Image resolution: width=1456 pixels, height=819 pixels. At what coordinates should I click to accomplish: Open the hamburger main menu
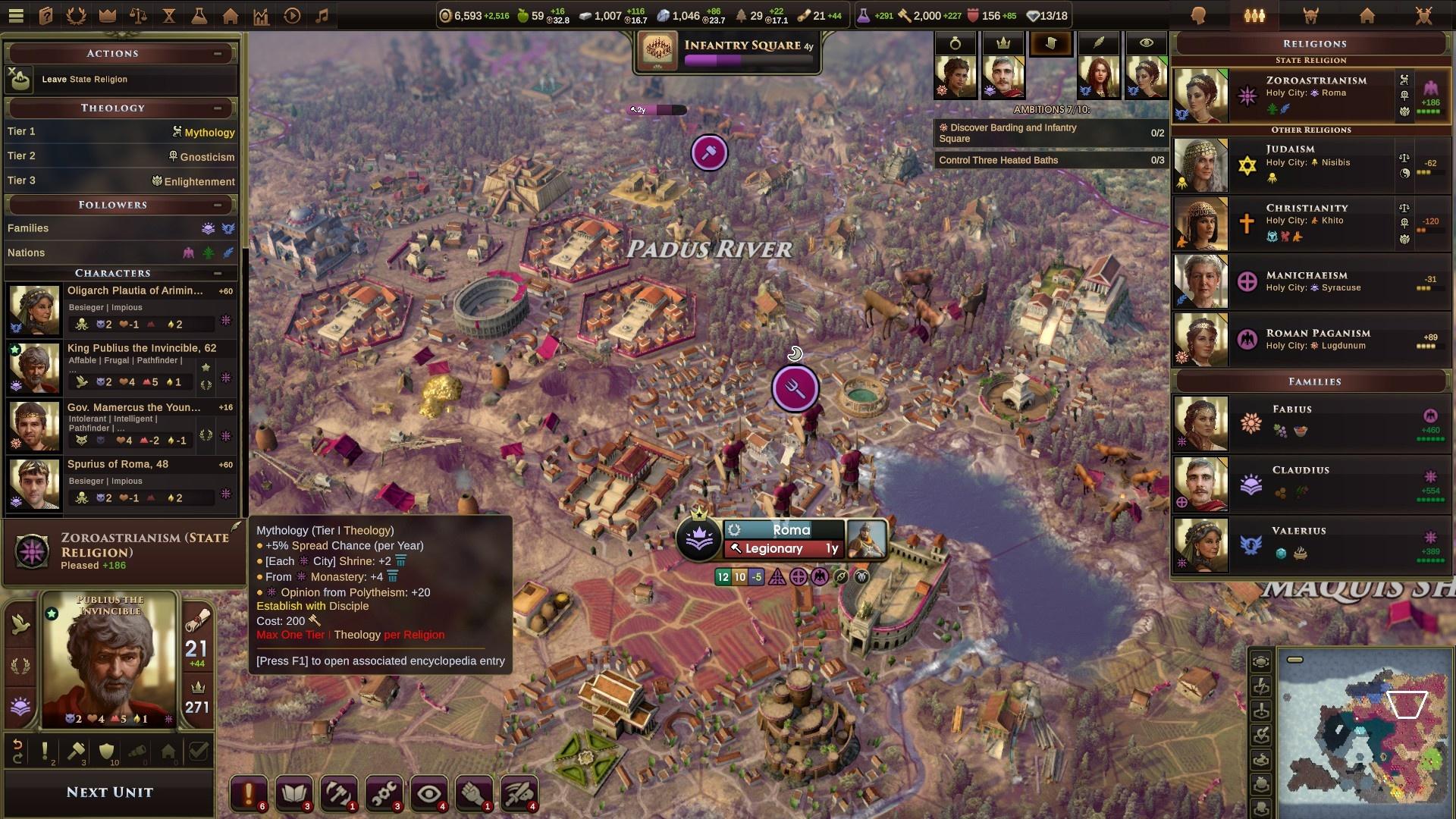pos(16,15)
